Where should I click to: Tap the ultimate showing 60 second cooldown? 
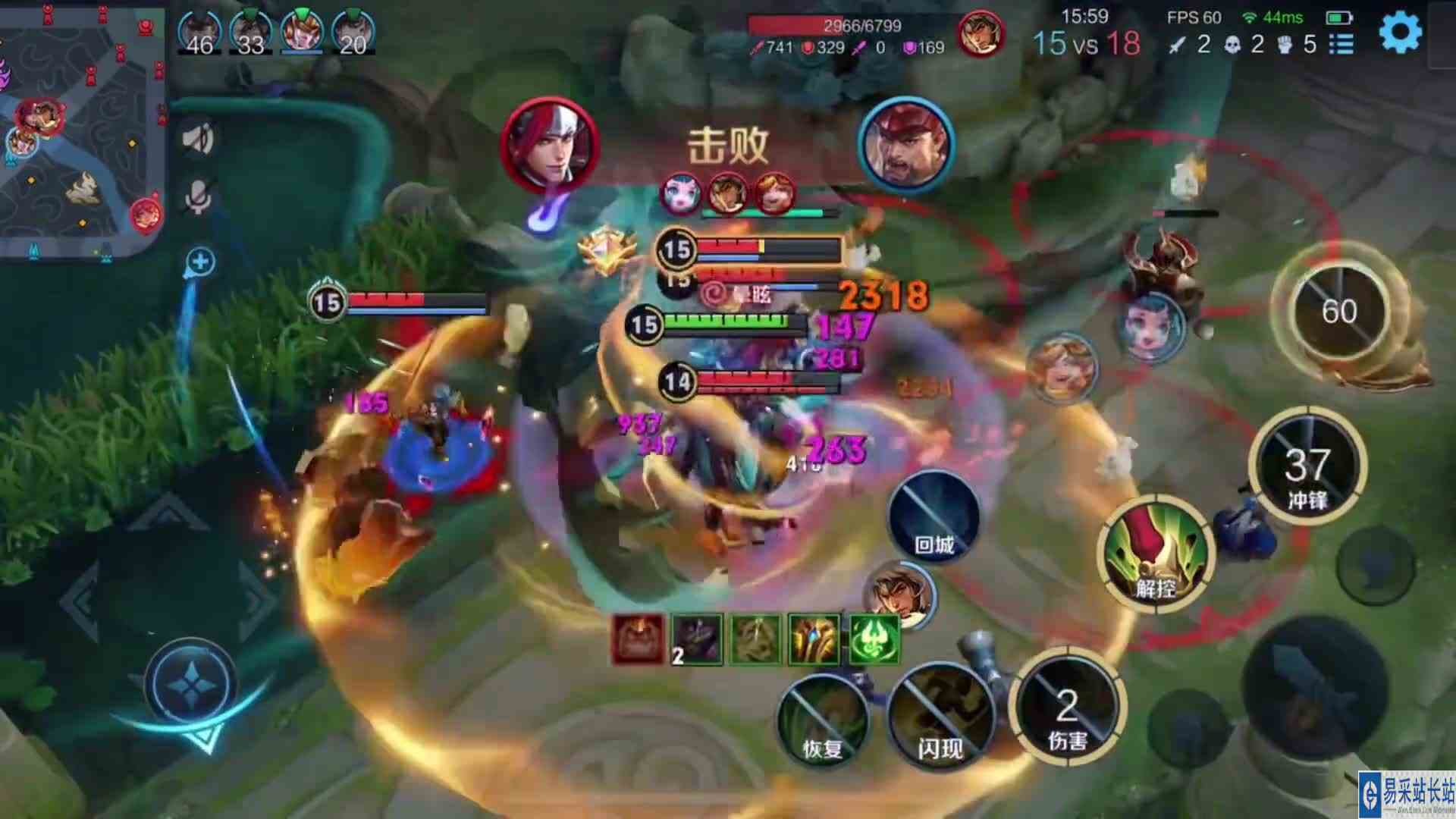(x=1342, y=311)
